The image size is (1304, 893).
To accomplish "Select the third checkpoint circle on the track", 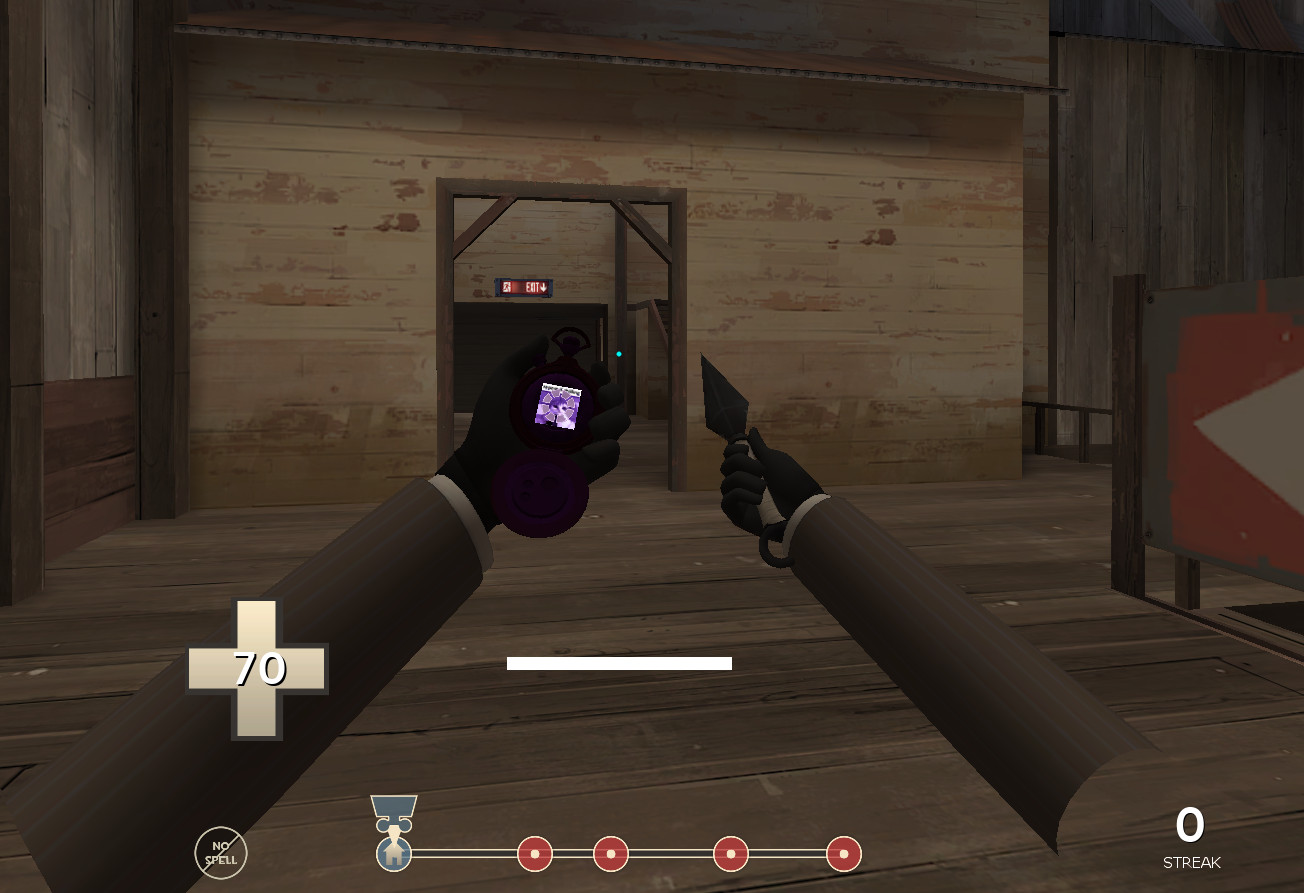I will pyautogui.click(x=731, y=855).
